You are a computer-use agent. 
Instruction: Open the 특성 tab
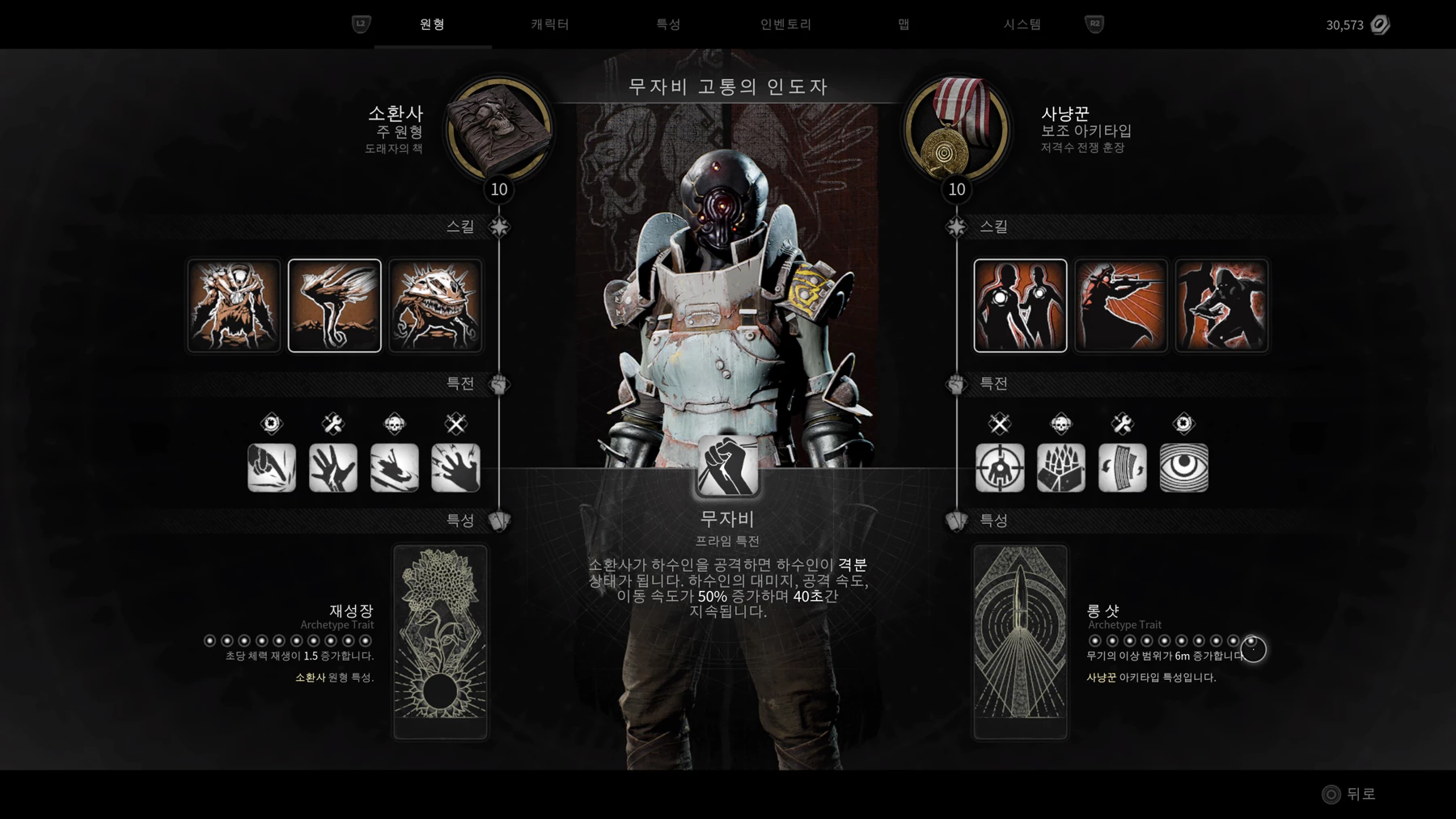coord(668,24)
